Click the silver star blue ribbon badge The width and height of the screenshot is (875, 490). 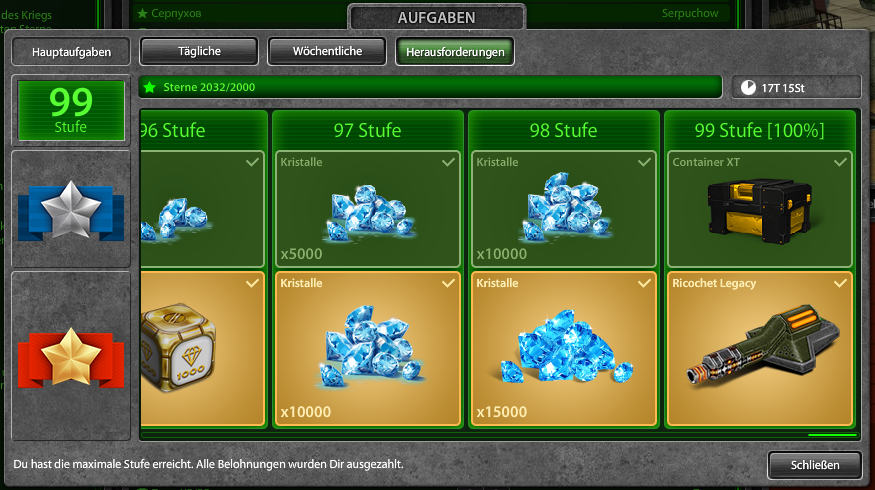coord(71,208)
